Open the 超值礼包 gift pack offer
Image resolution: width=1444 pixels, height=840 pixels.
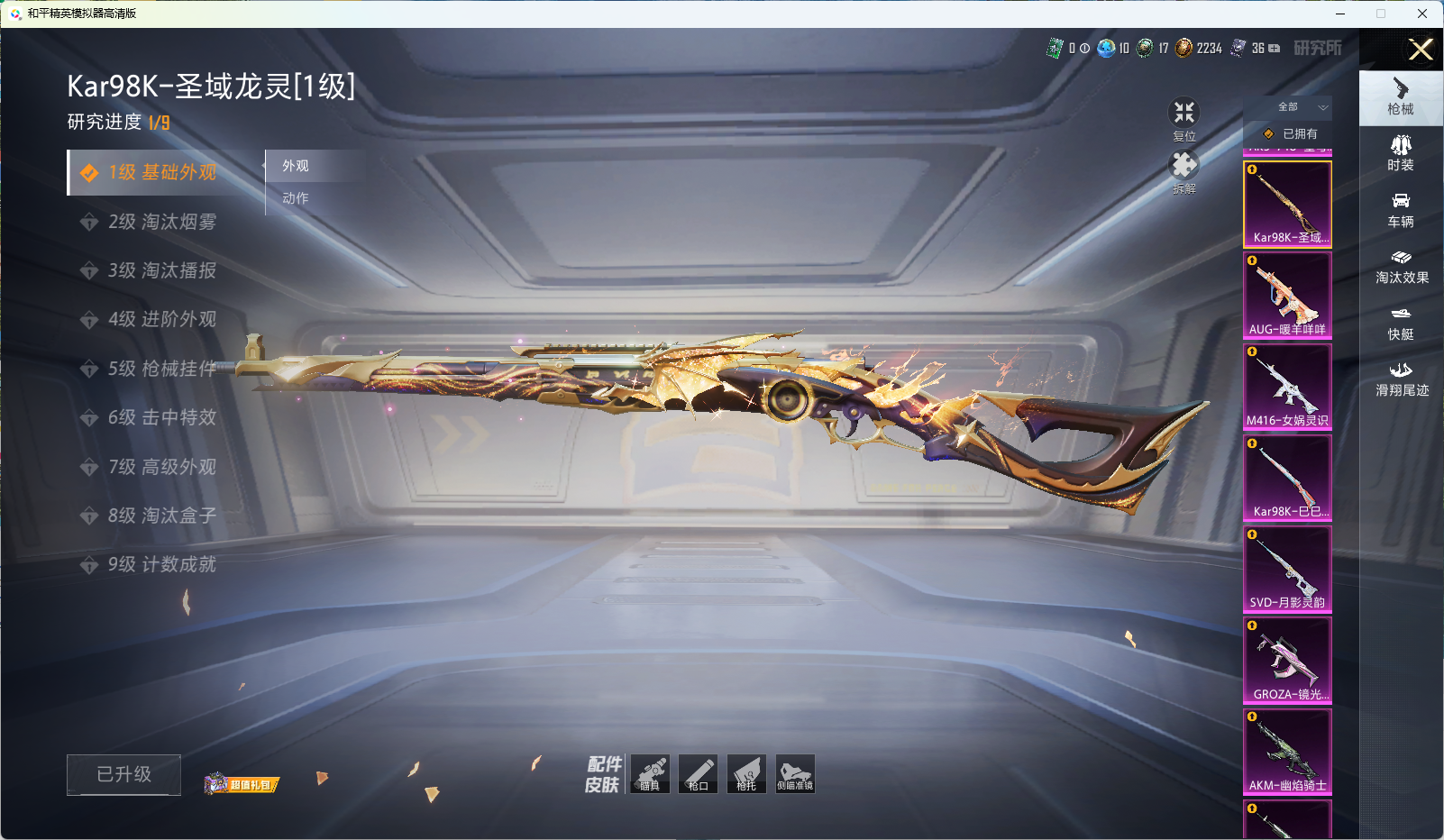click(x=242, y=784)
